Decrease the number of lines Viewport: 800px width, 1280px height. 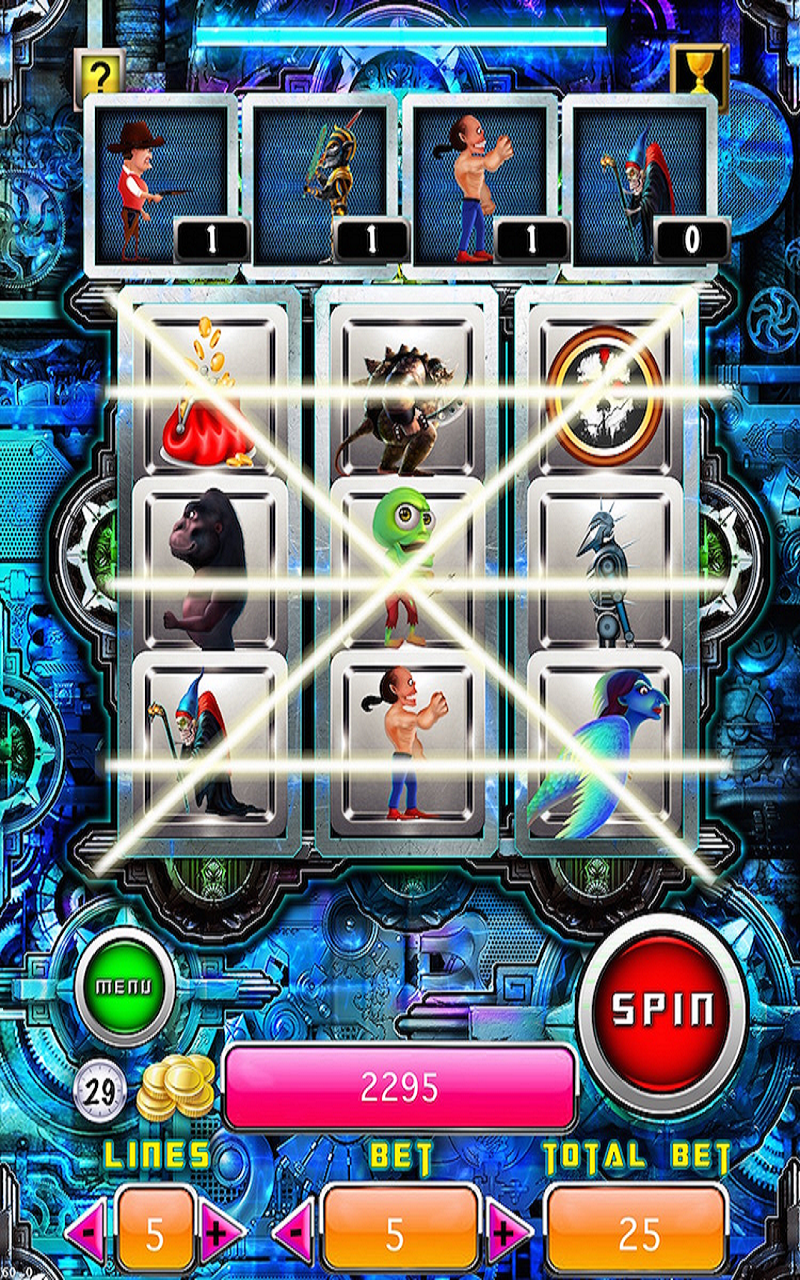click(x=88, y=1234)
